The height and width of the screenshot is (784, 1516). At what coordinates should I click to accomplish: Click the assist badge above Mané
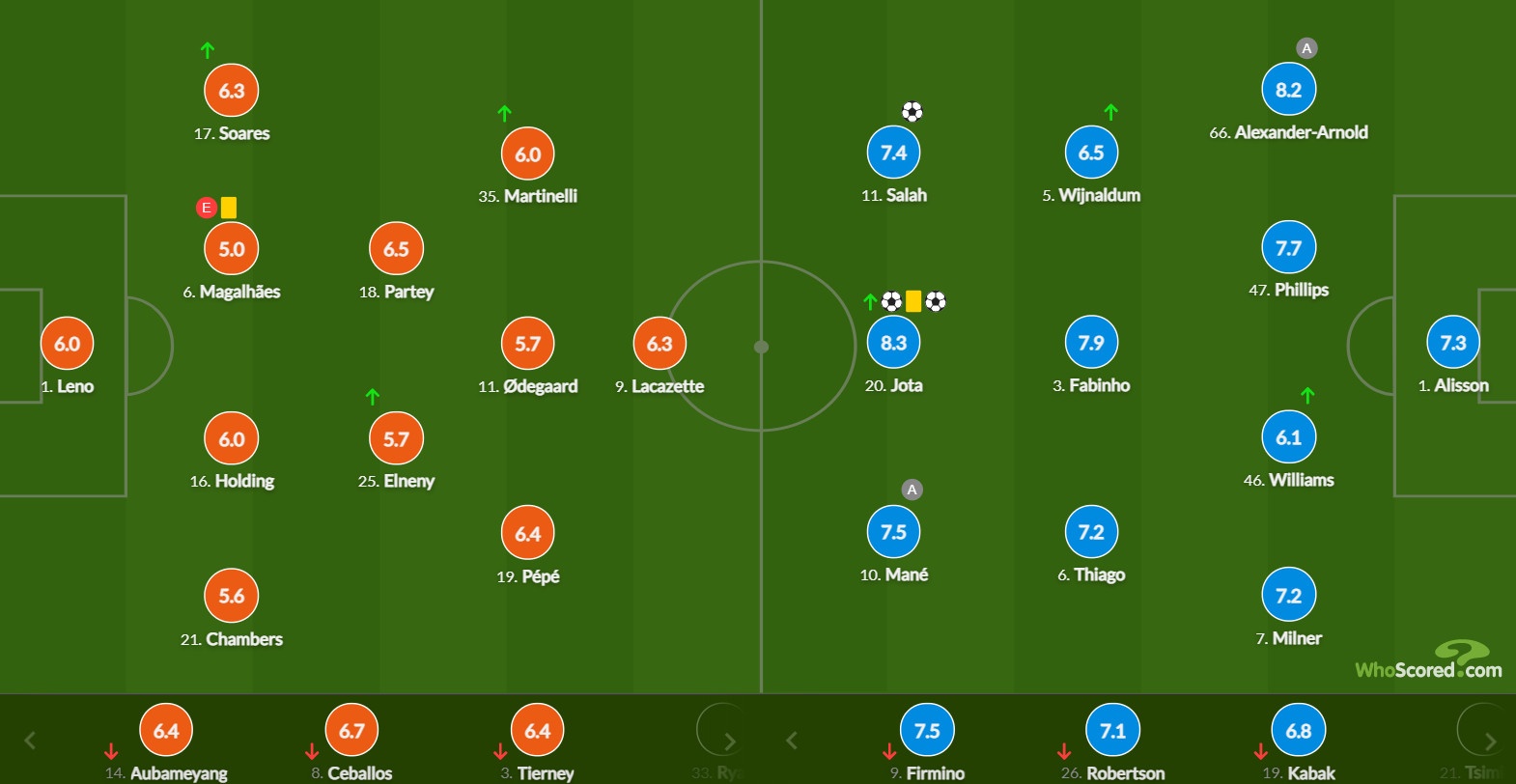[x=912, y=490]
